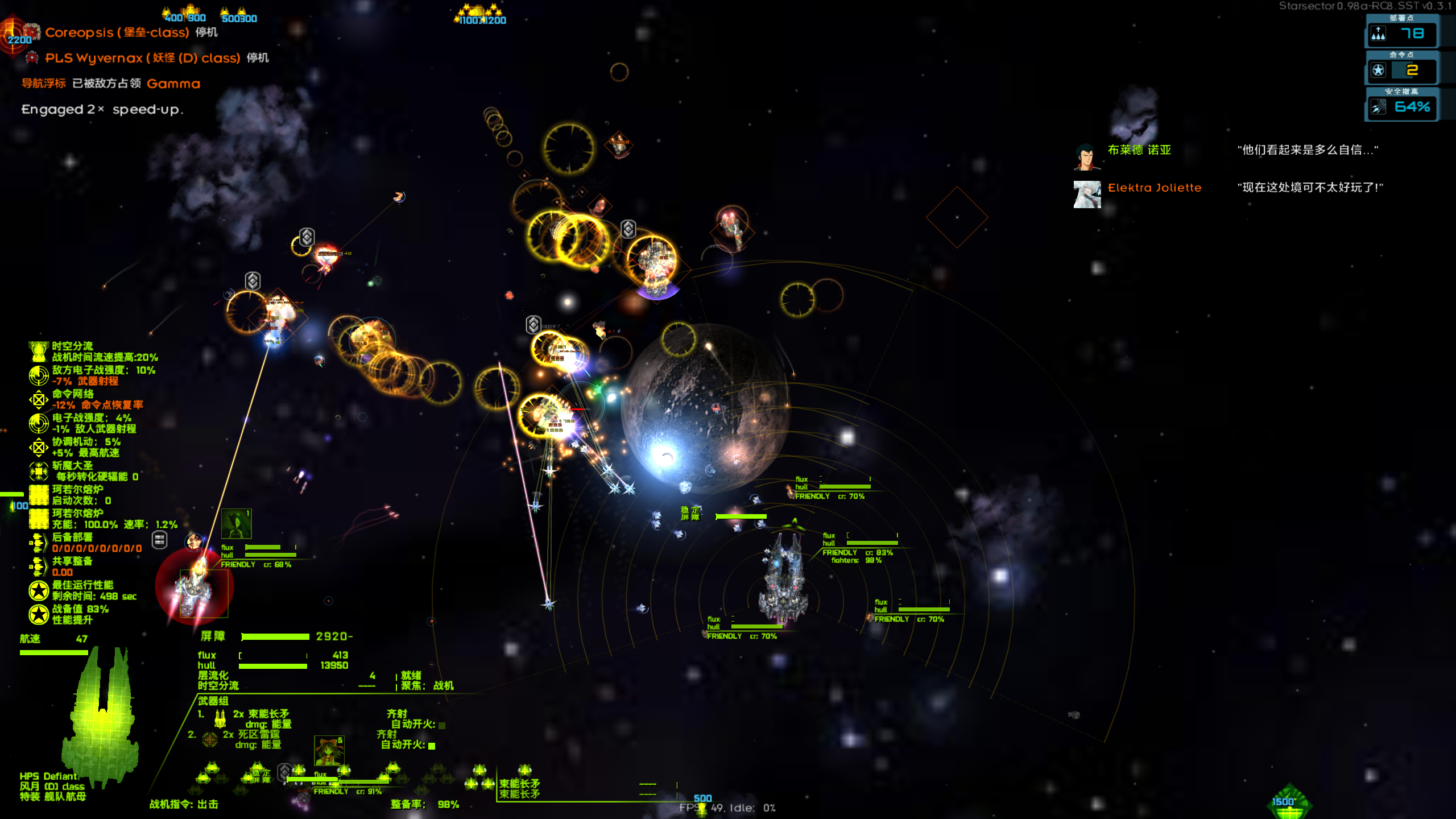
Task: Select the 最佳运行性能 star icon
Action: pos(39,590)
